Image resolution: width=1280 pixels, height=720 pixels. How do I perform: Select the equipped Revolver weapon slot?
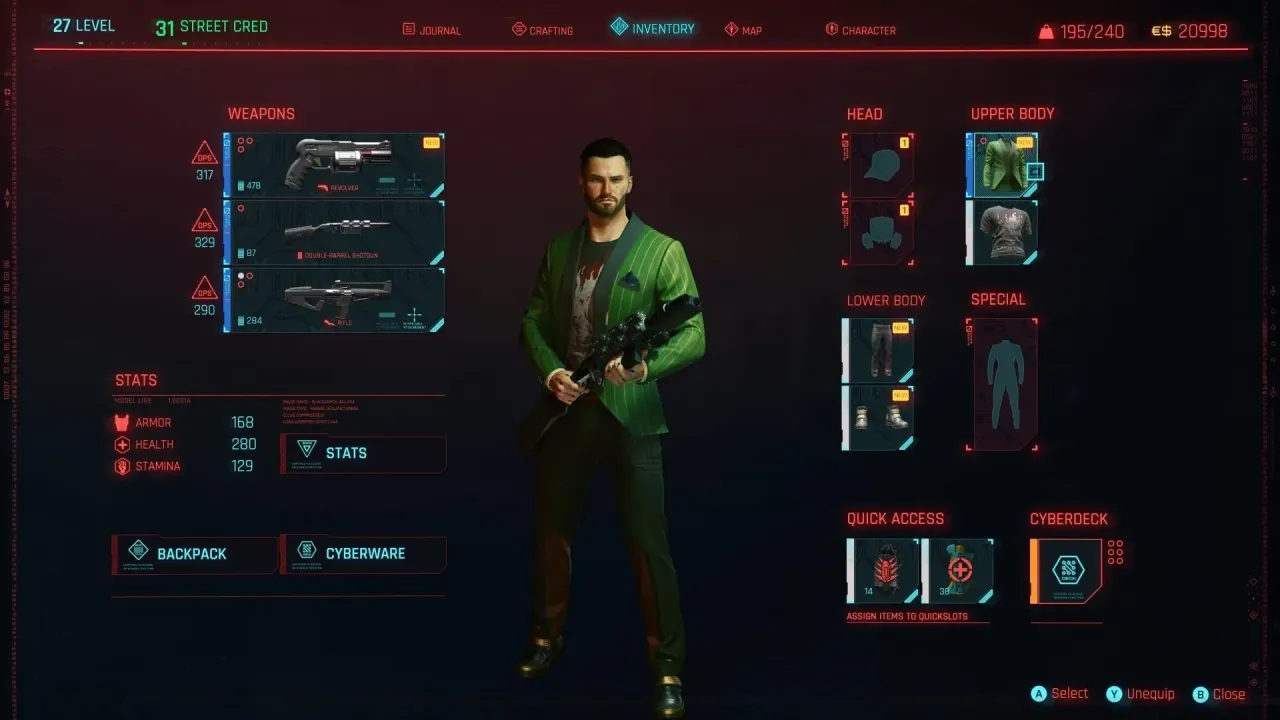333,163
